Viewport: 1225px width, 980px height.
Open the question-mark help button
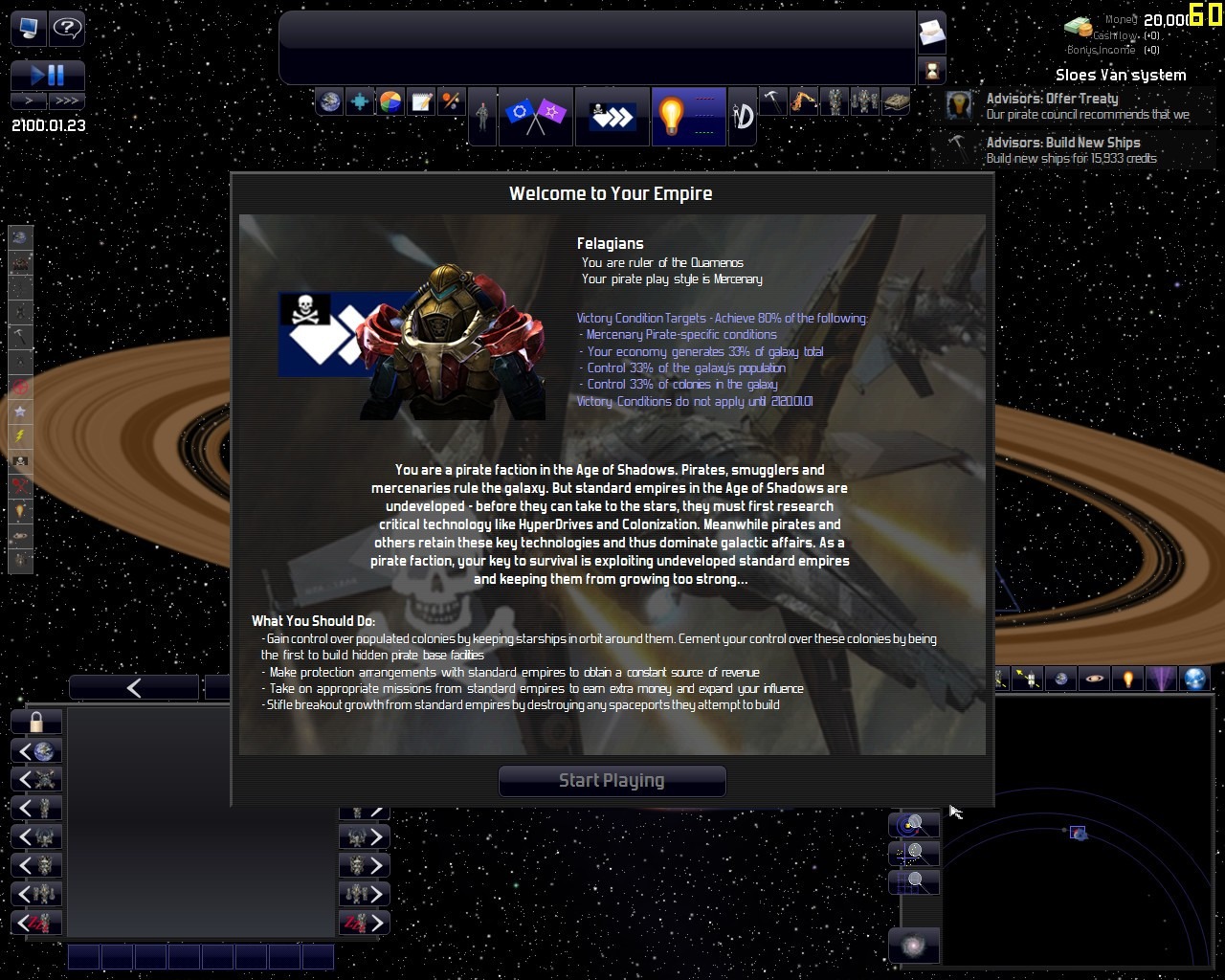coord(67,28)
